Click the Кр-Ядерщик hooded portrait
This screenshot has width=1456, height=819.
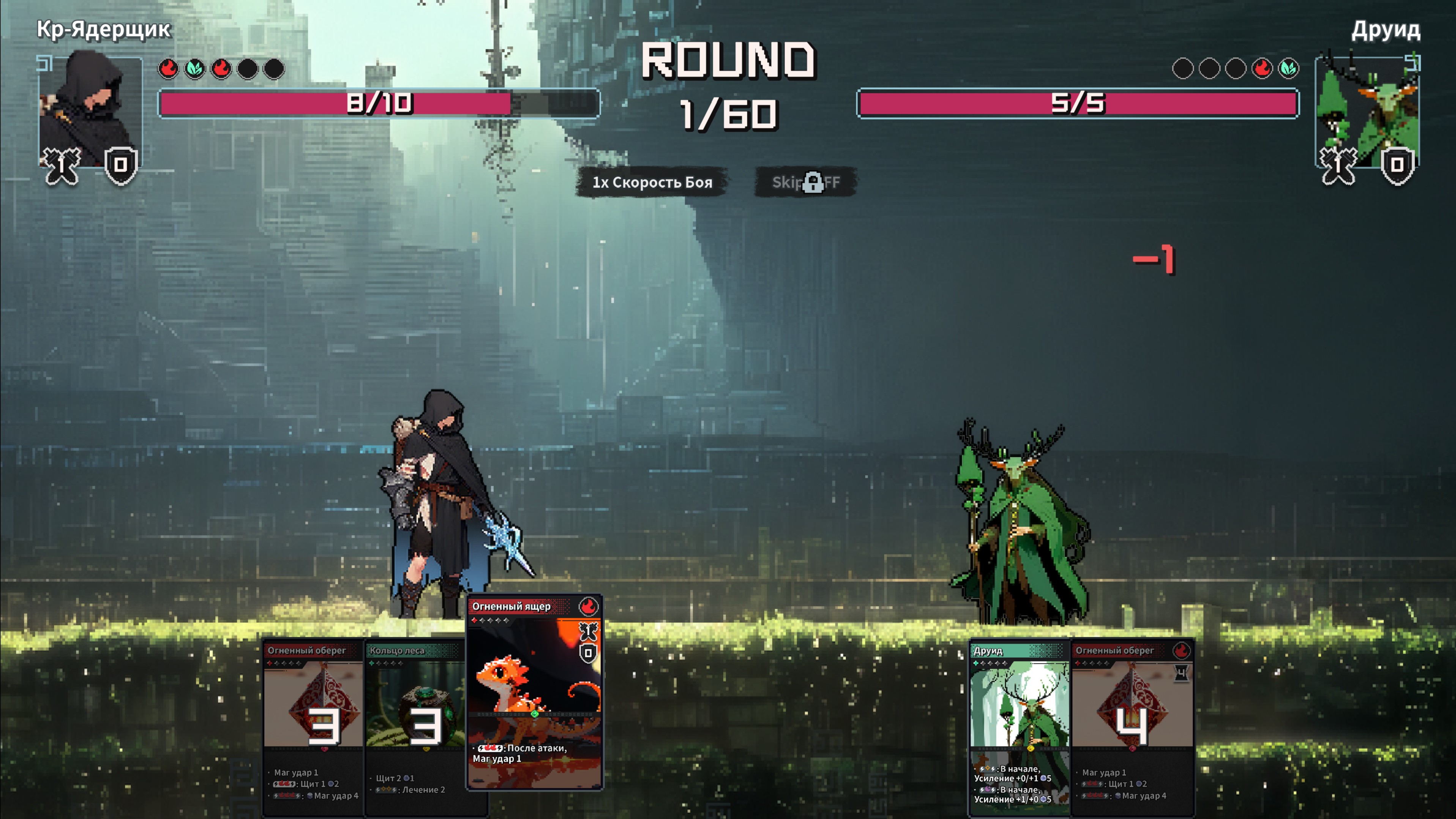[90, 110]
